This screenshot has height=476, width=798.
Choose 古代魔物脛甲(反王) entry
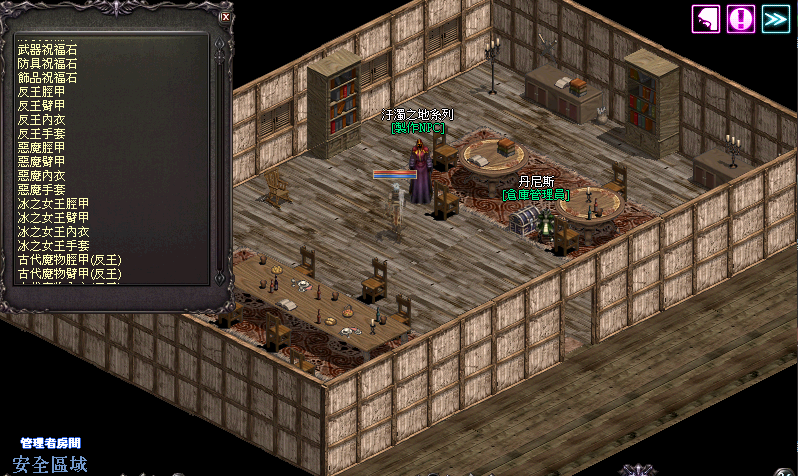(x=69, y=259)
